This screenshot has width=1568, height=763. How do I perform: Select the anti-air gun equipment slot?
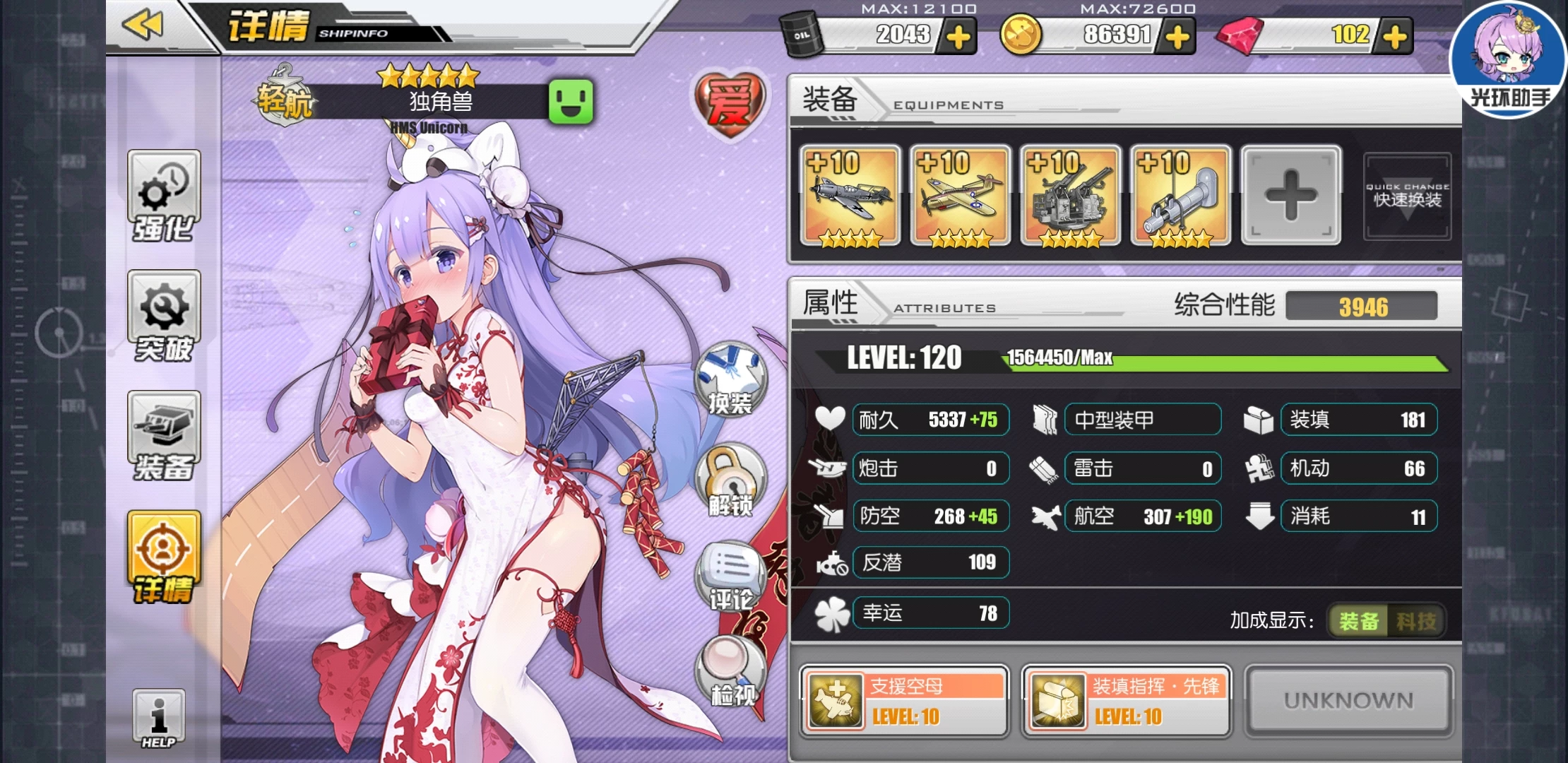1070,196
